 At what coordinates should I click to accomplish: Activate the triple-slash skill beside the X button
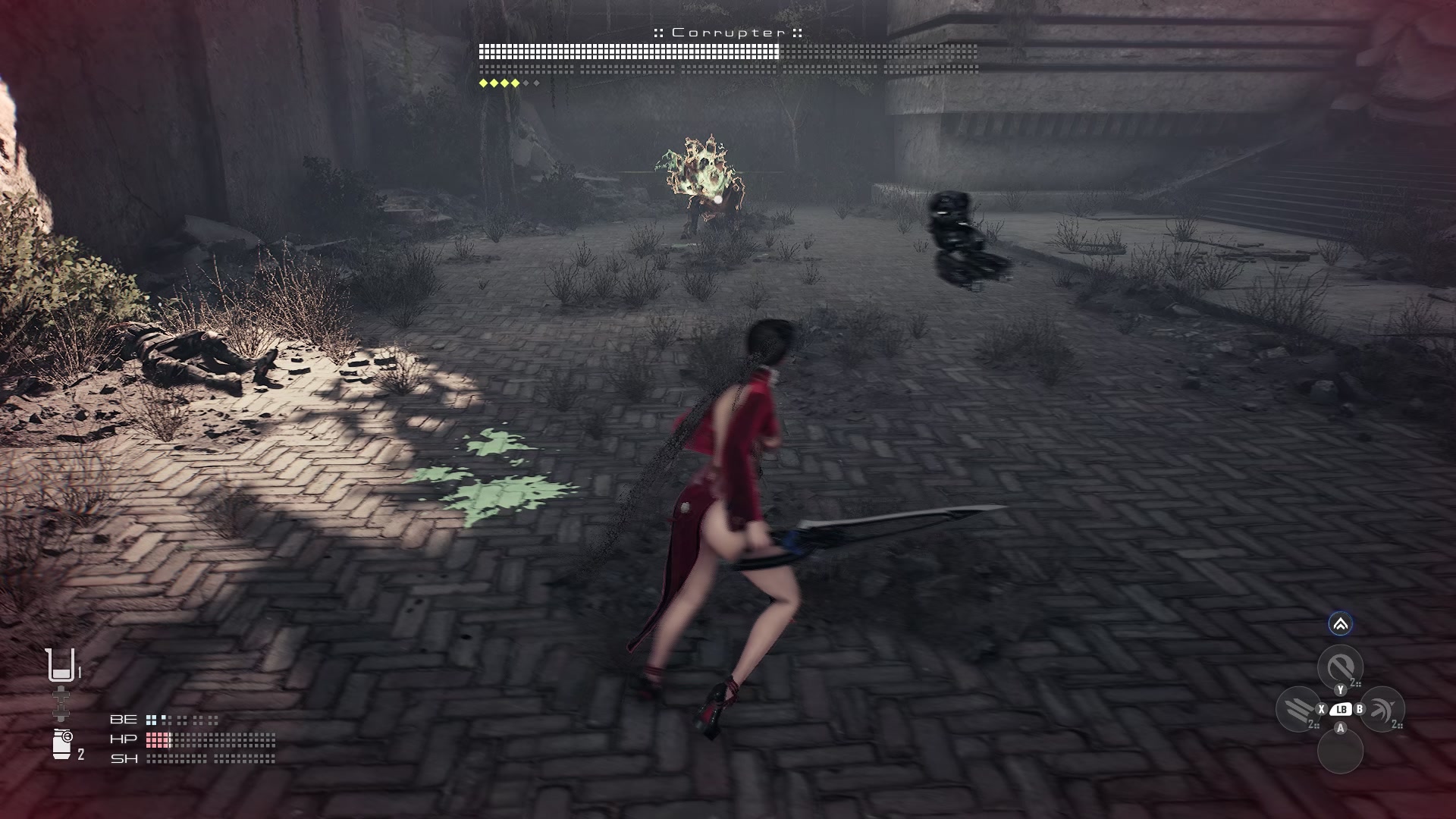tap(1298, 709)
